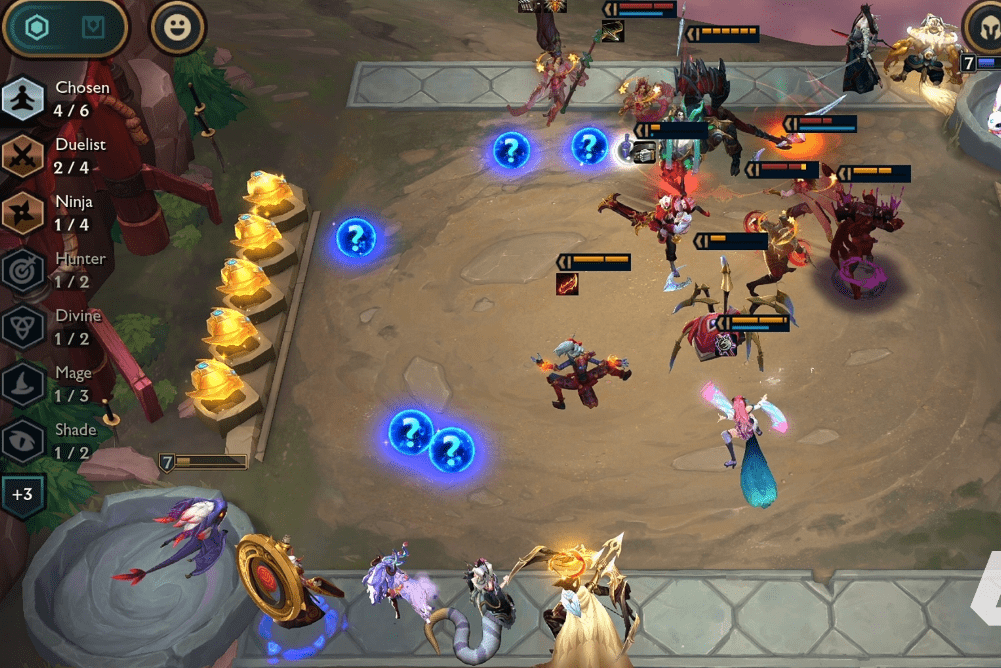This screenshot has height=668, width=1001.
Task: Open the smiley-face emote menu
Action: click(x=178, y=27)
